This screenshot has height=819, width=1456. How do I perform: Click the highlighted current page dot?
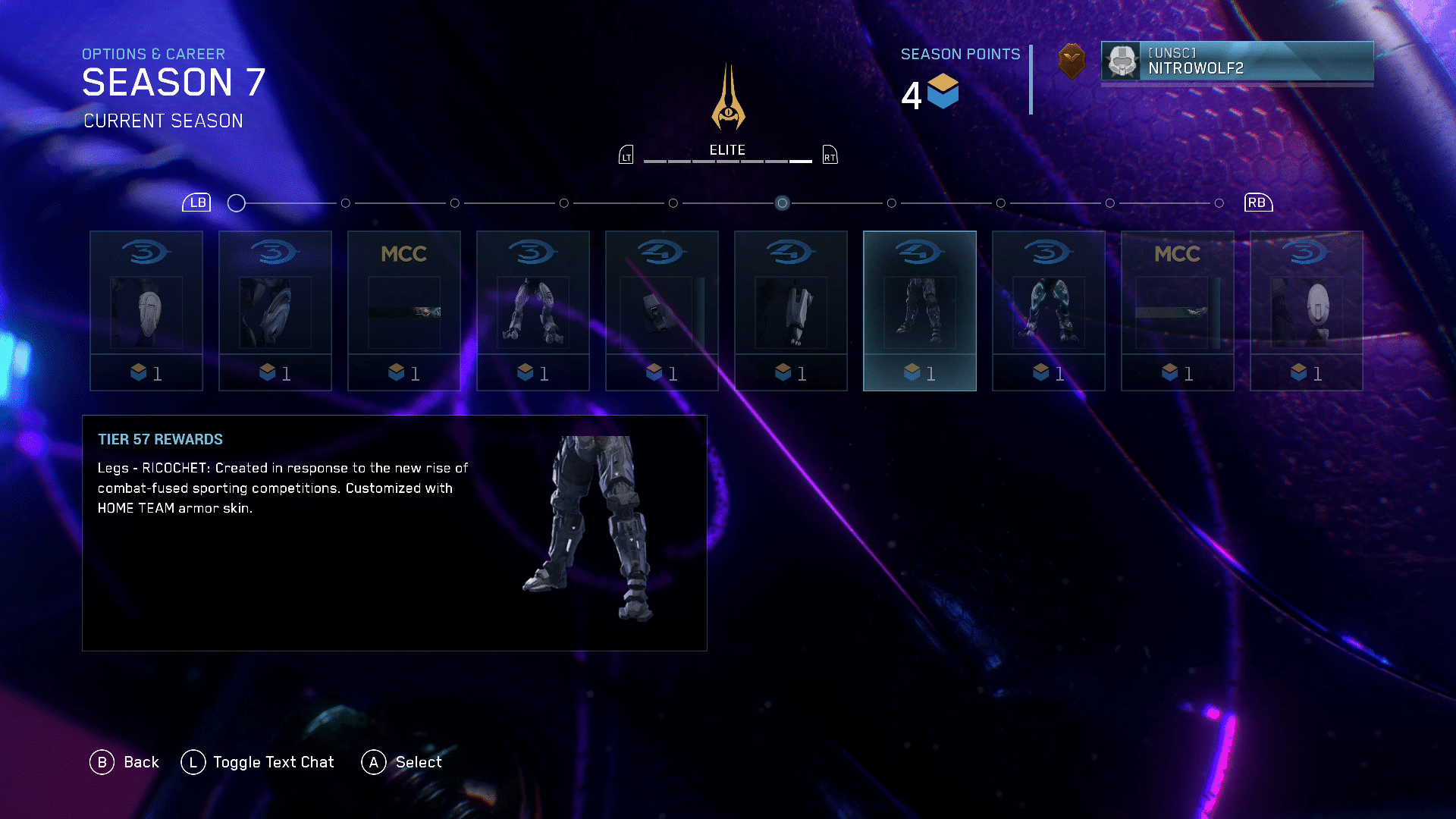(x=782, y=203)
